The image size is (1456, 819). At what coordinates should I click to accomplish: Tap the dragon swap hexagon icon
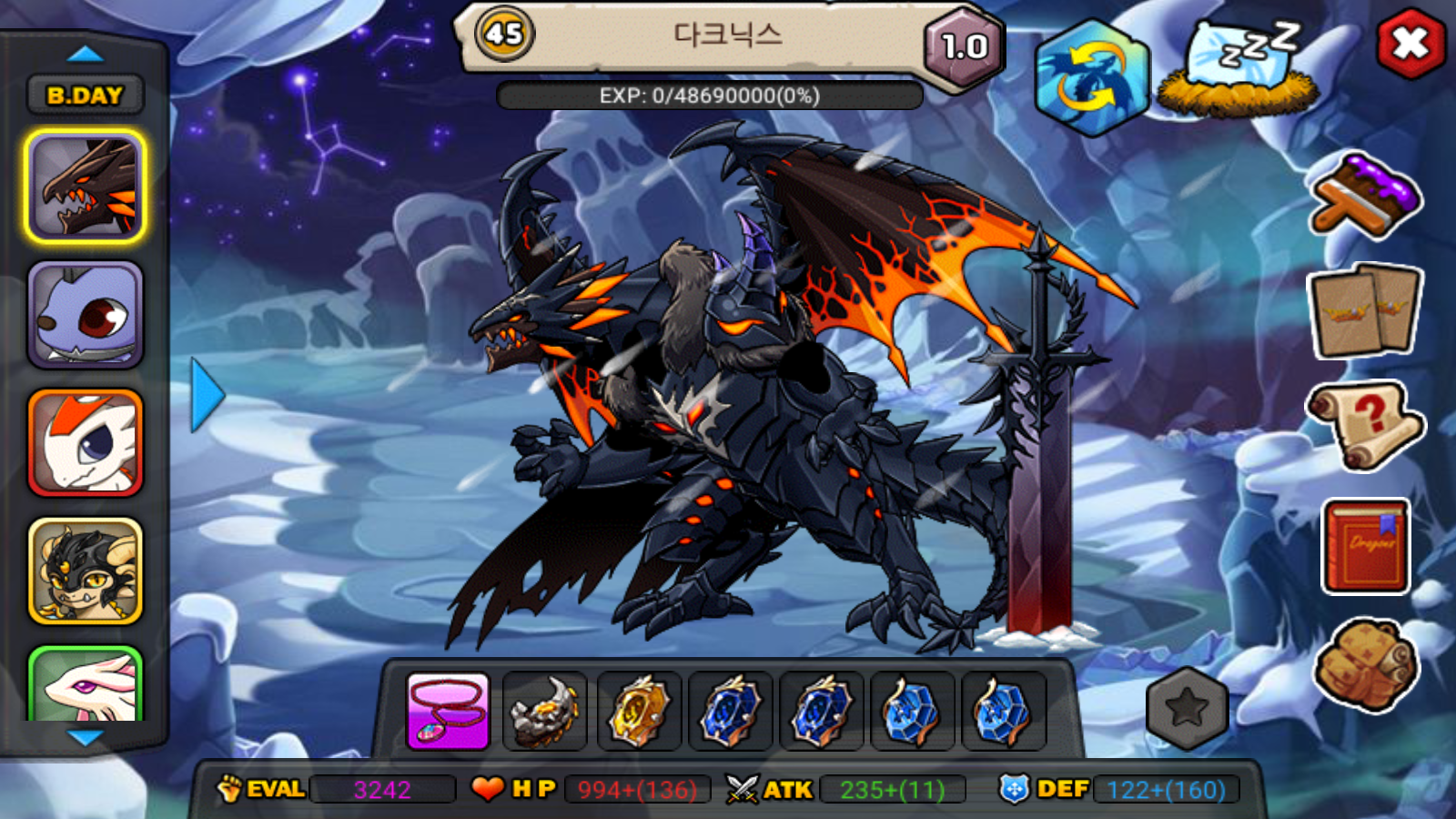1092,77
